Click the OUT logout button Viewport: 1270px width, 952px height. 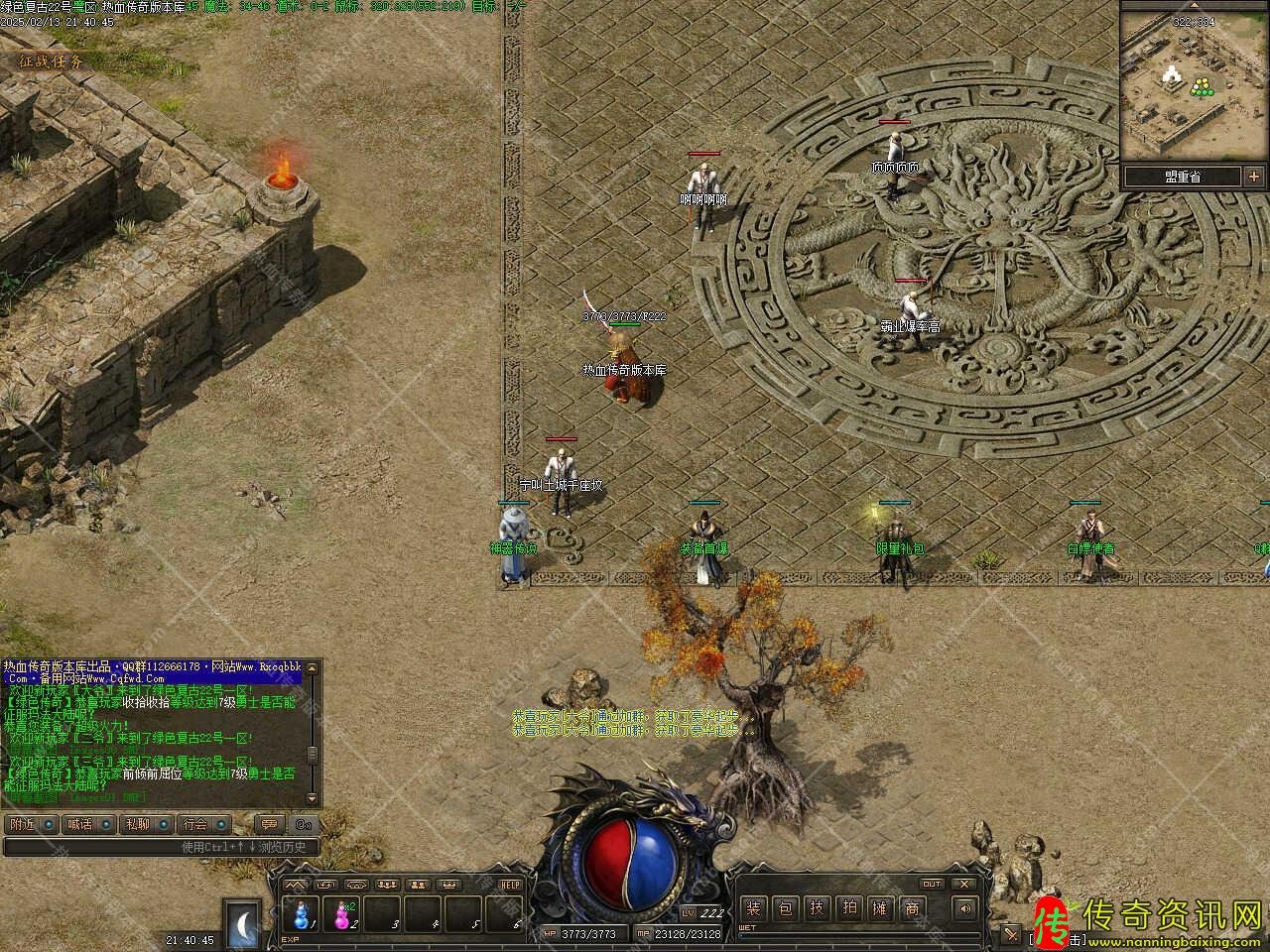pos(932,884)
